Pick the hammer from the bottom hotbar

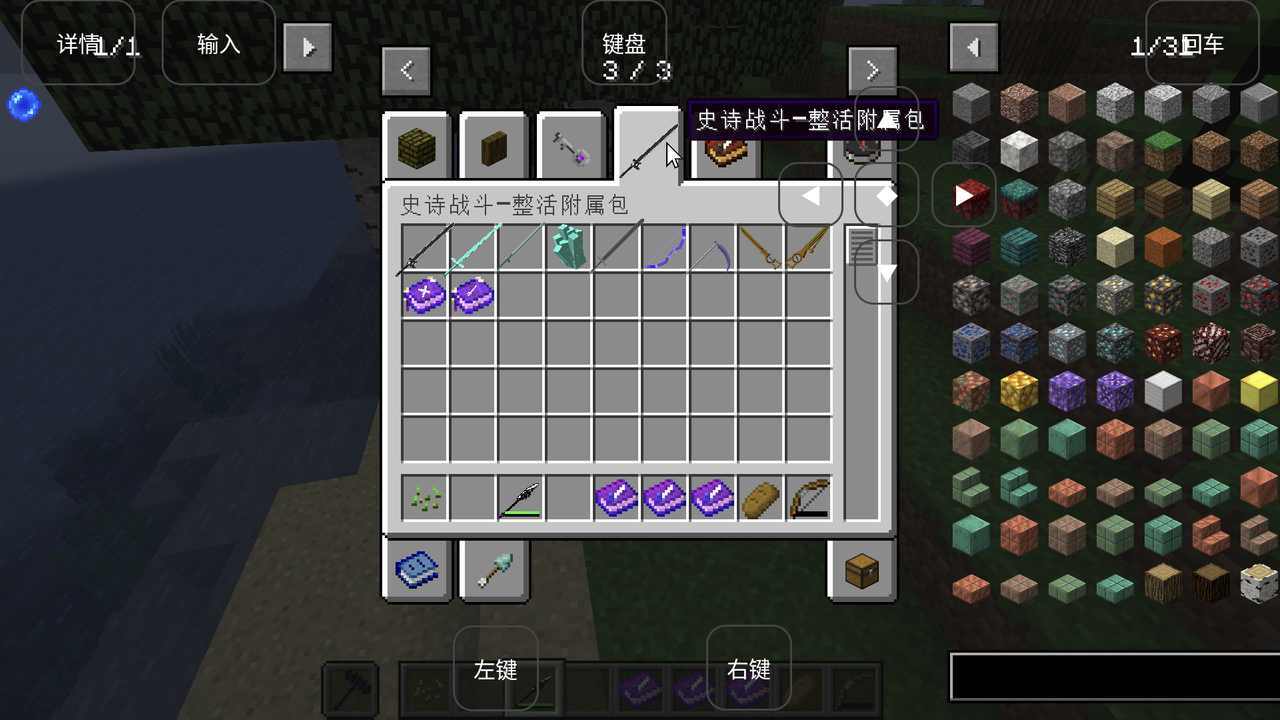coord(349,690)
